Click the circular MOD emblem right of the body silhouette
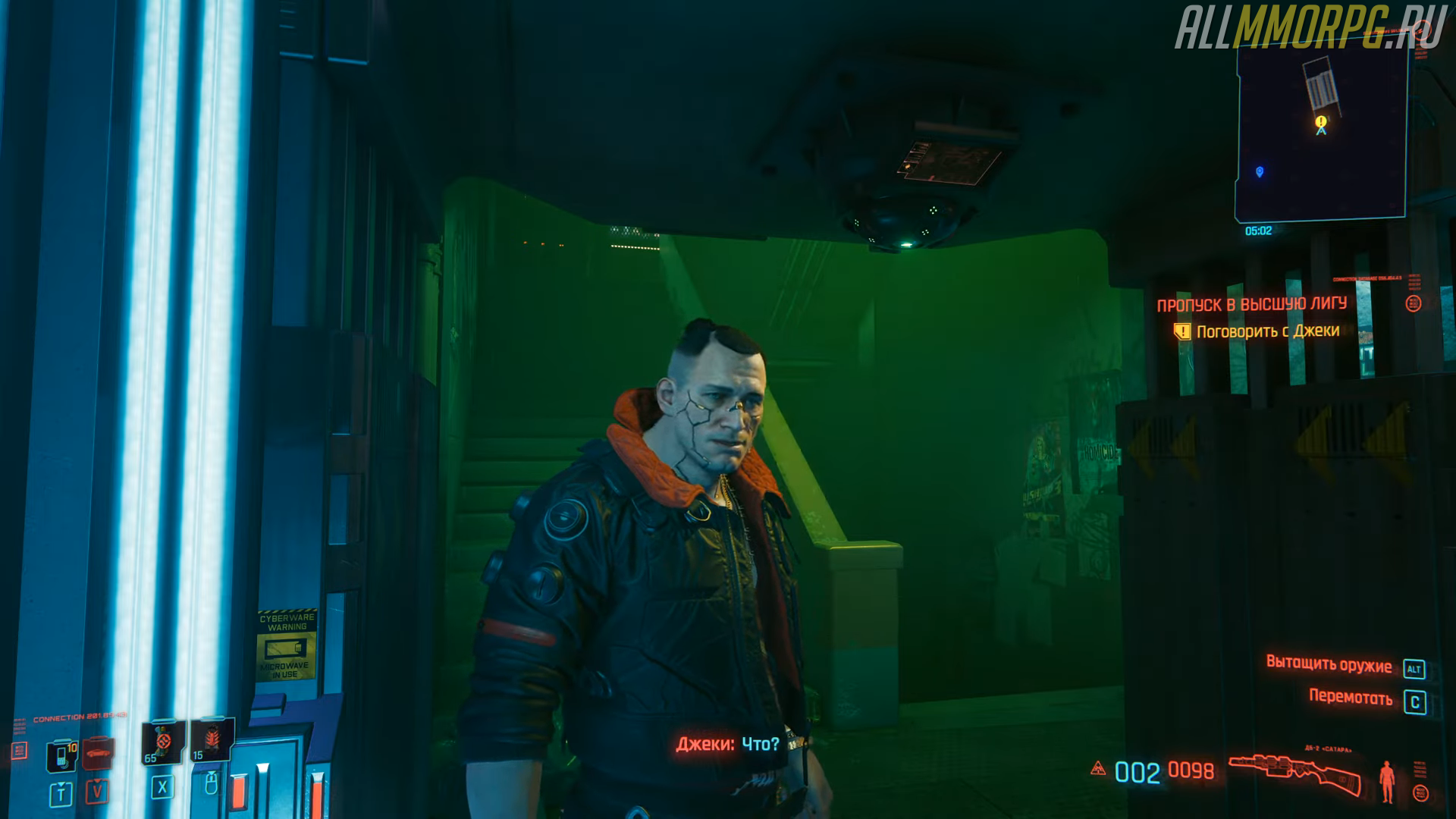Viewport: 1456px width, 819px height. point(1420,792)
